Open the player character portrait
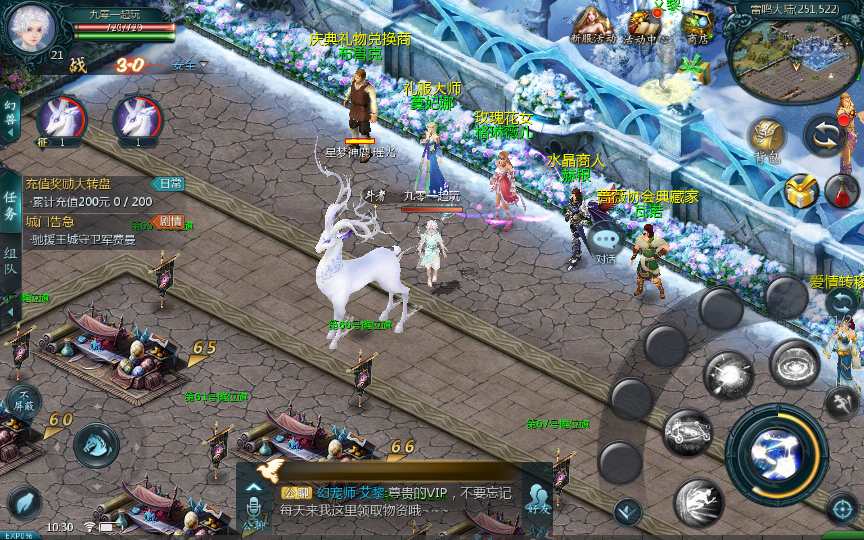864x540 pixels. [29, 28]
